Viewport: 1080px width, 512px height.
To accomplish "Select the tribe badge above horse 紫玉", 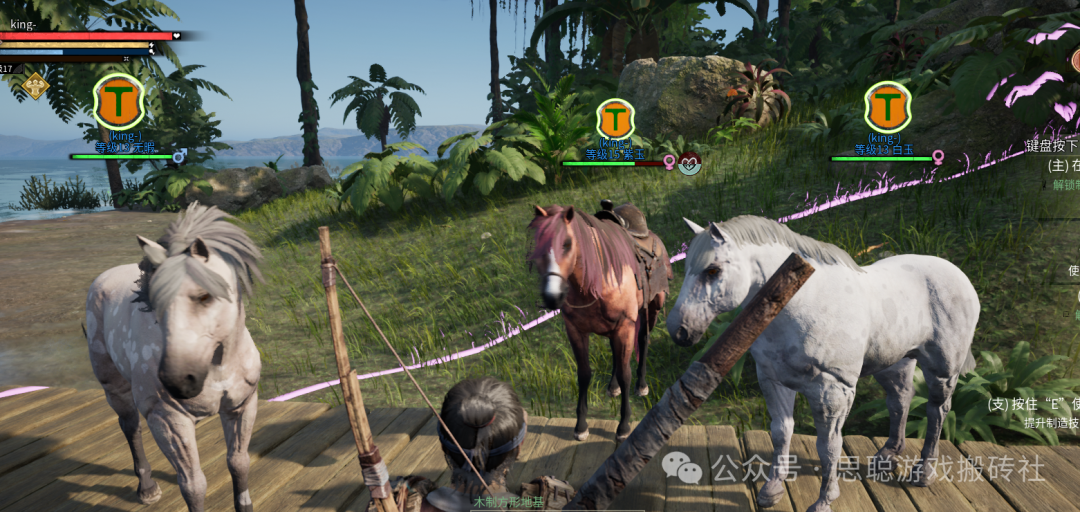I will point(616,119).
